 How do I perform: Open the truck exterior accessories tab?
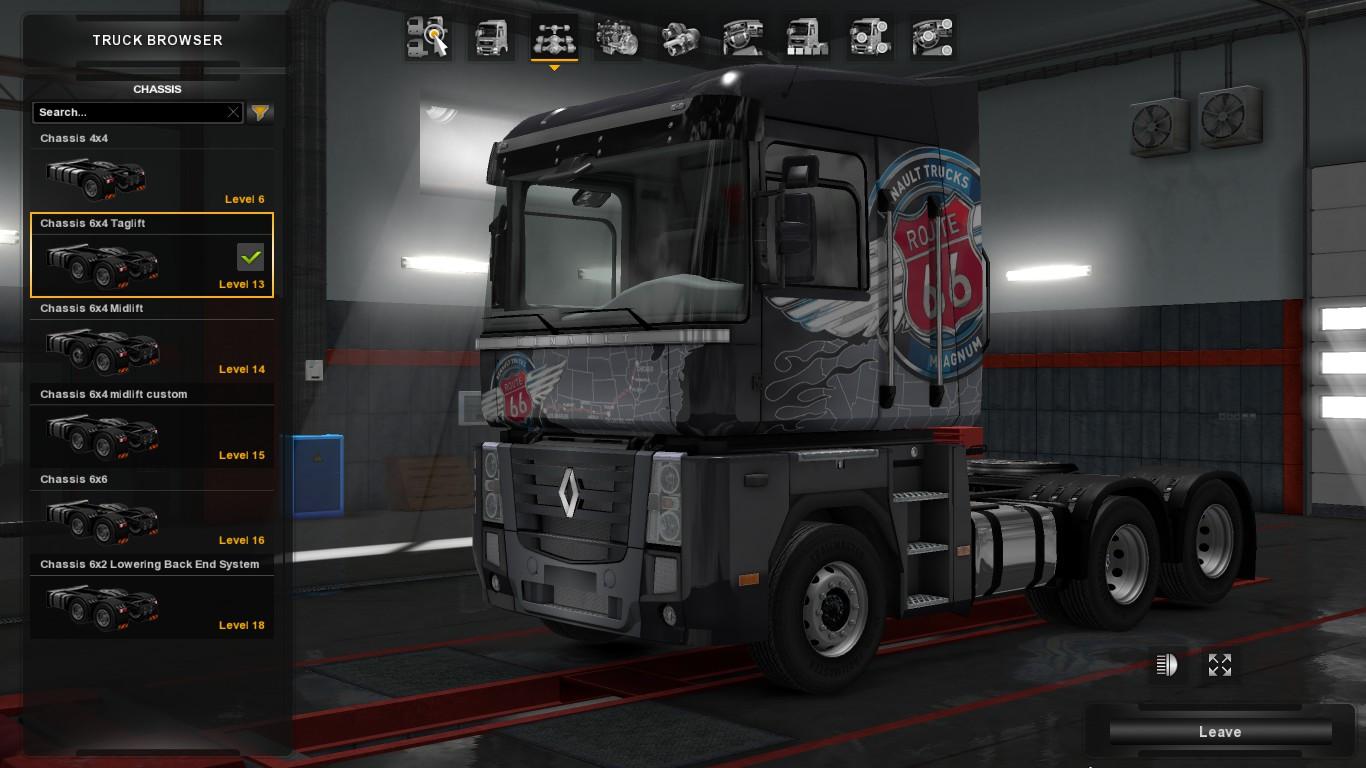869,38
